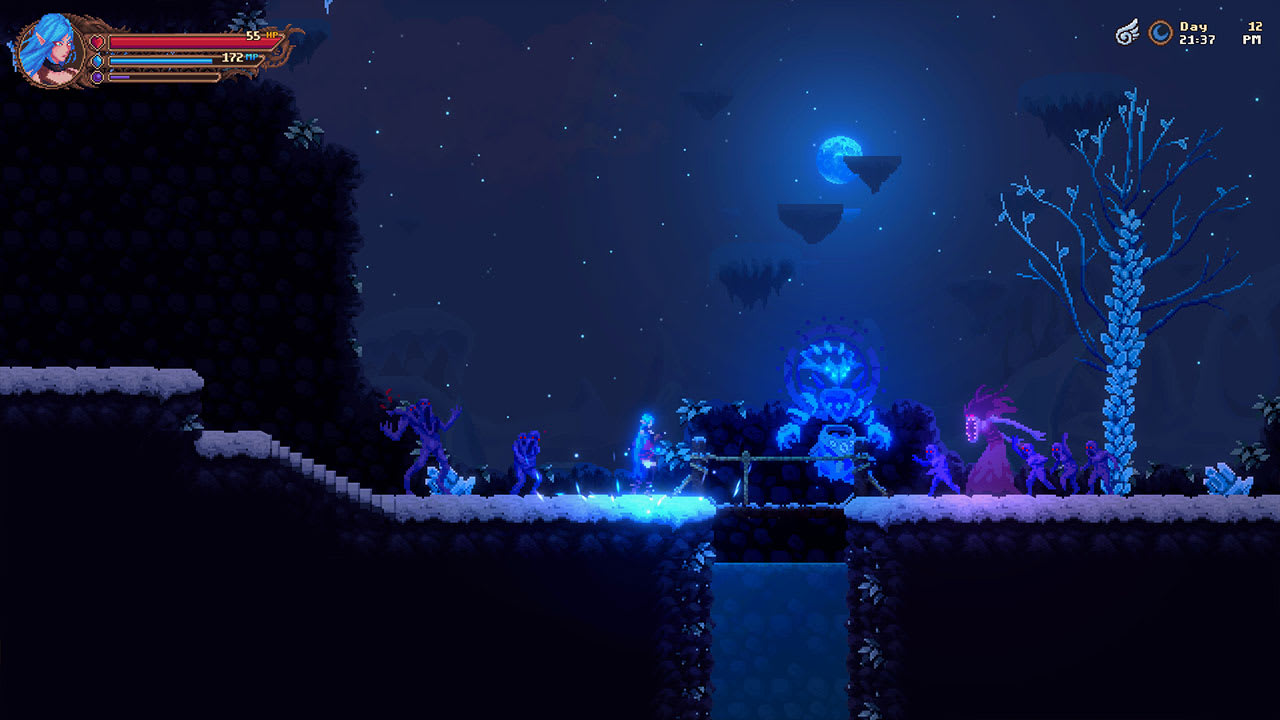This screenshot has width=1280, height=720.
Task: Click the white wing icon at top right
Action: coord(1128,31)
